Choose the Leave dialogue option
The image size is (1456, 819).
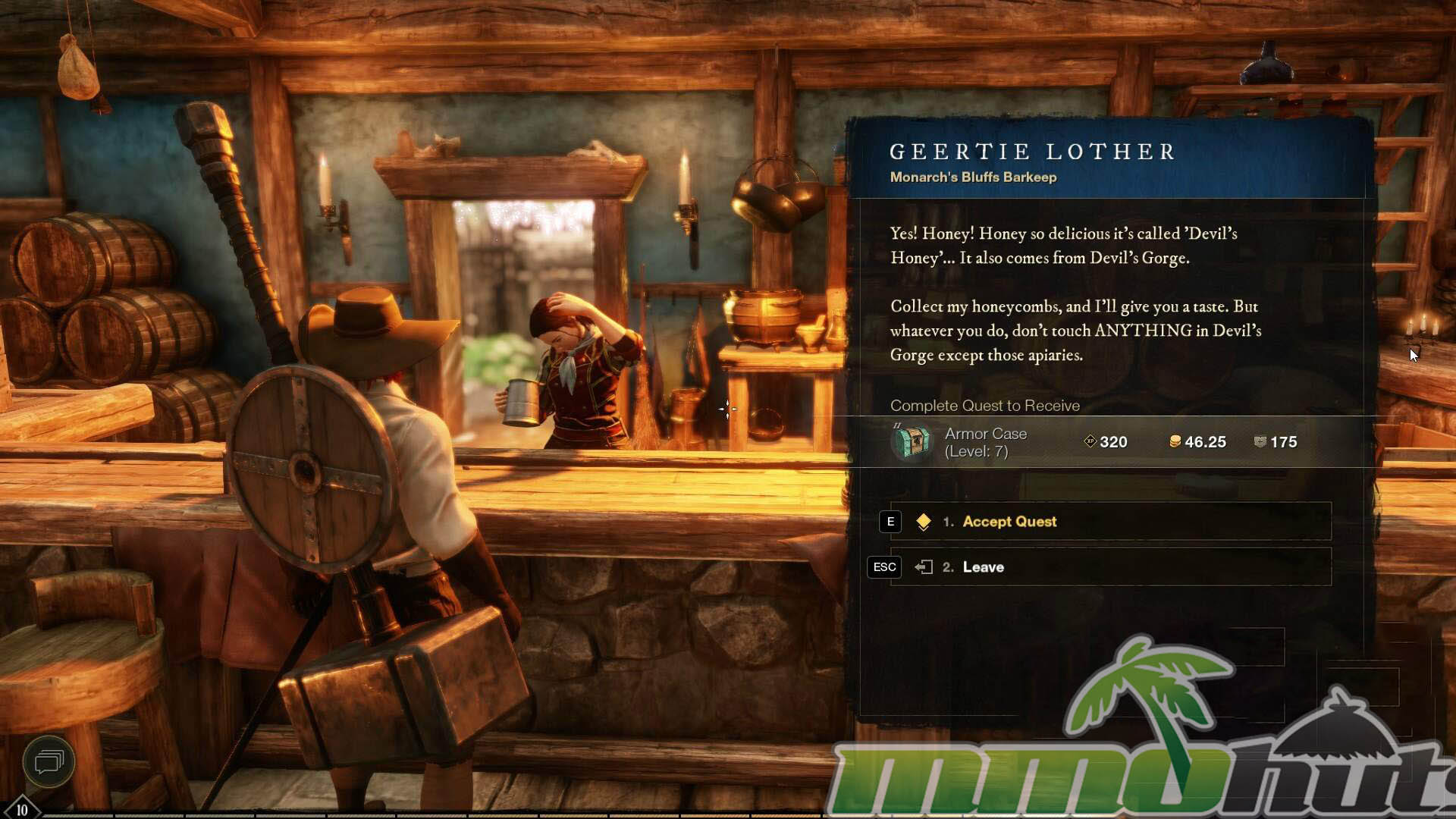[x=983, y=567]
